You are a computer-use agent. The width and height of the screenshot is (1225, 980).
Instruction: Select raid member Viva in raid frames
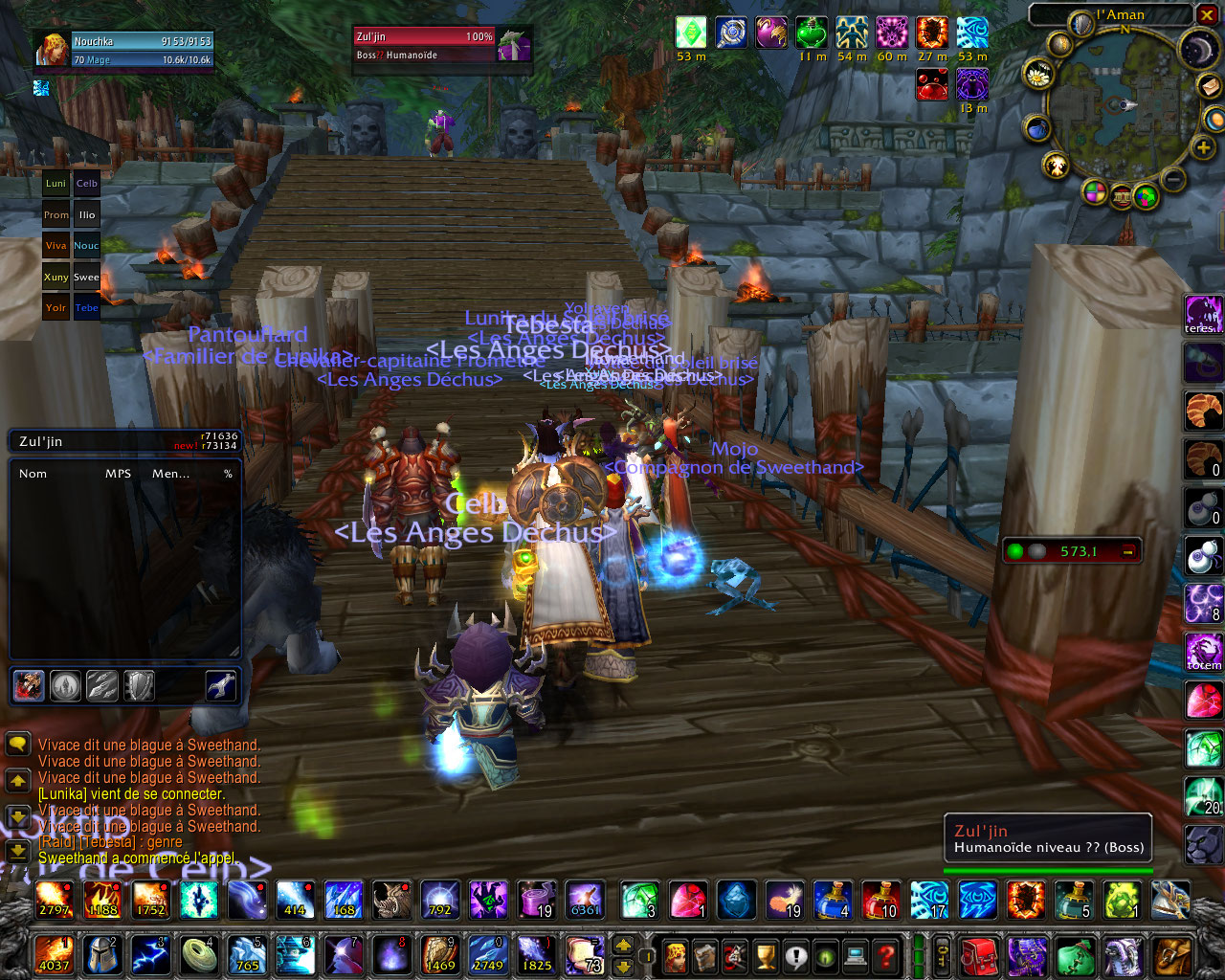tap(56, 246)
